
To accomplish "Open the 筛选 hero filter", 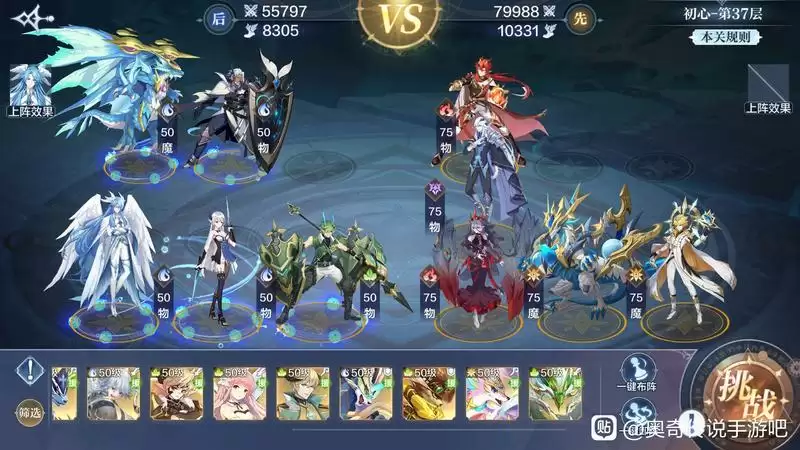I will coord(29,412).
